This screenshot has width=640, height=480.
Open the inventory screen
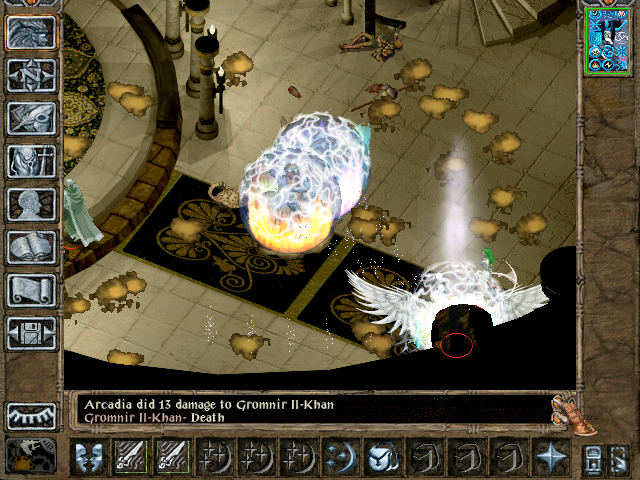click(30, 161)
